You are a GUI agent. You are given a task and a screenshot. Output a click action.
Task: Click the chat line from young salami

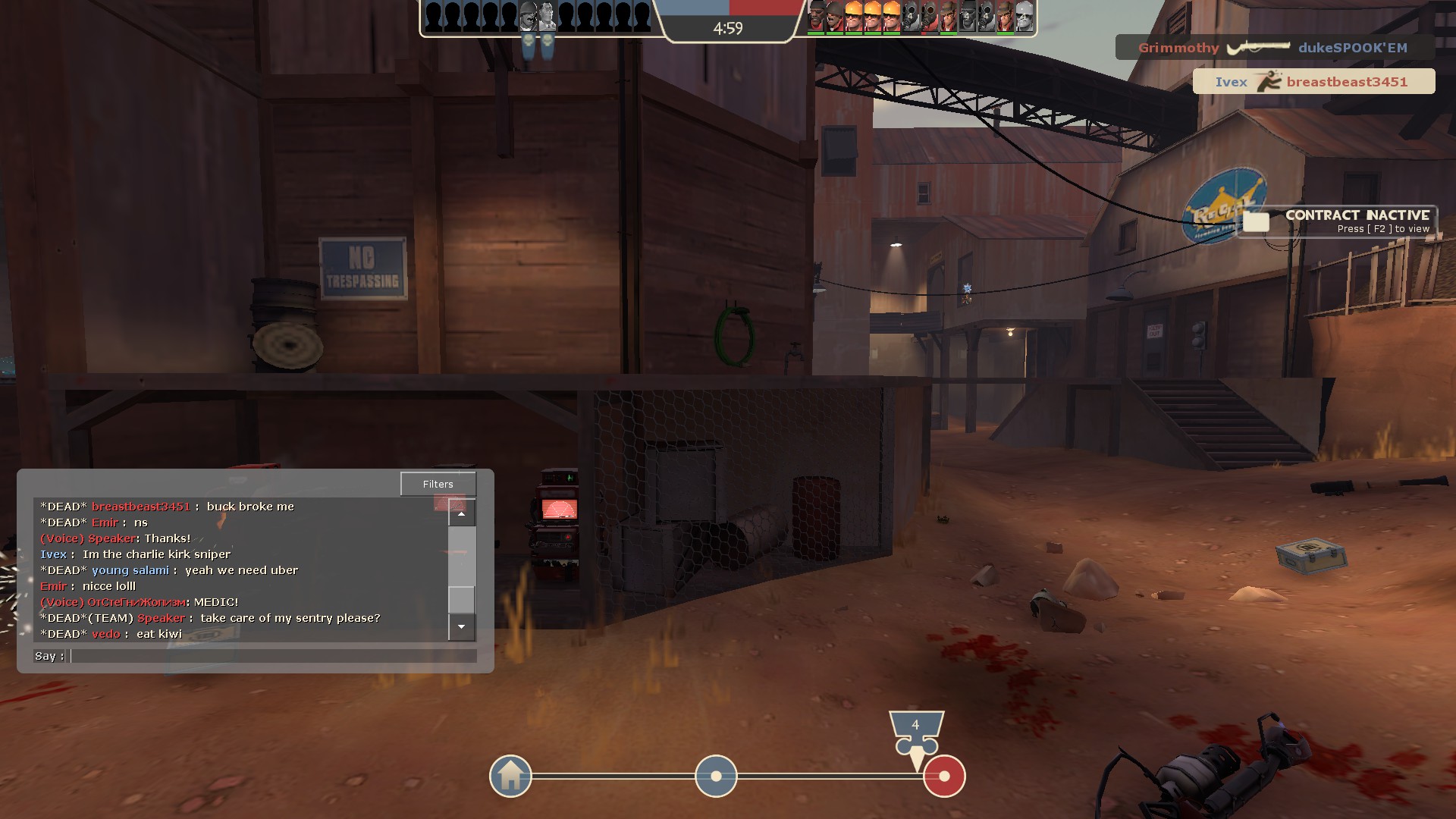[x=169, y=570]
